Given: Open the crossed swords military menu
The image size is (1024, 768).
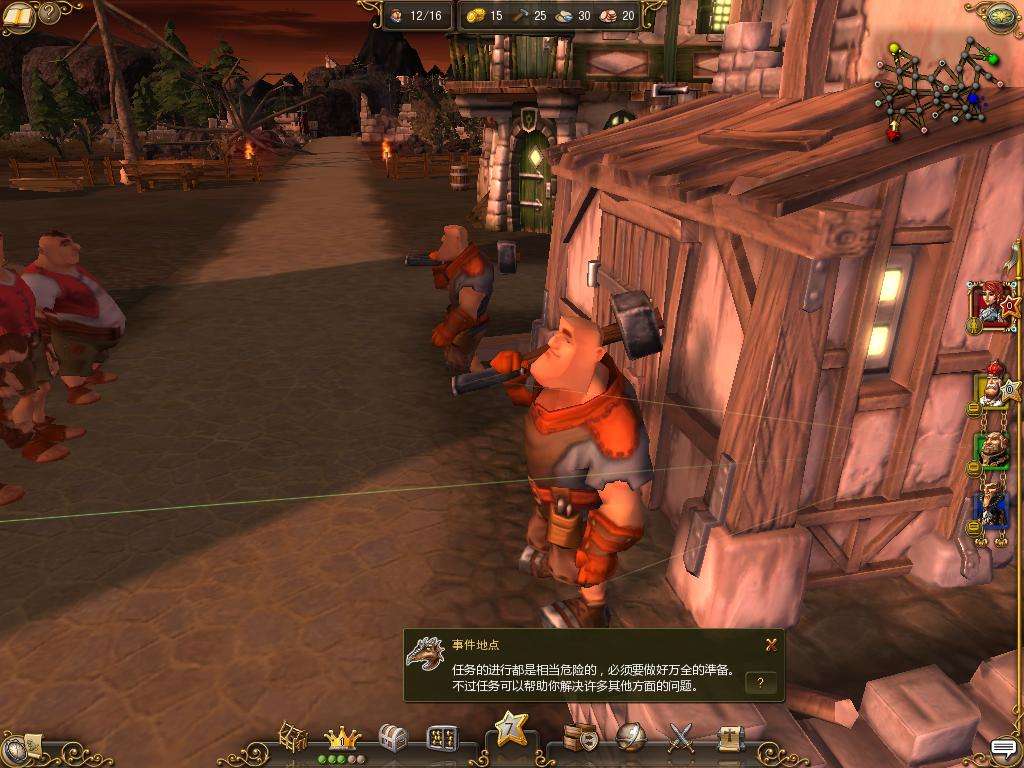Looking at the screenshot, I should (x=681, y=739).
